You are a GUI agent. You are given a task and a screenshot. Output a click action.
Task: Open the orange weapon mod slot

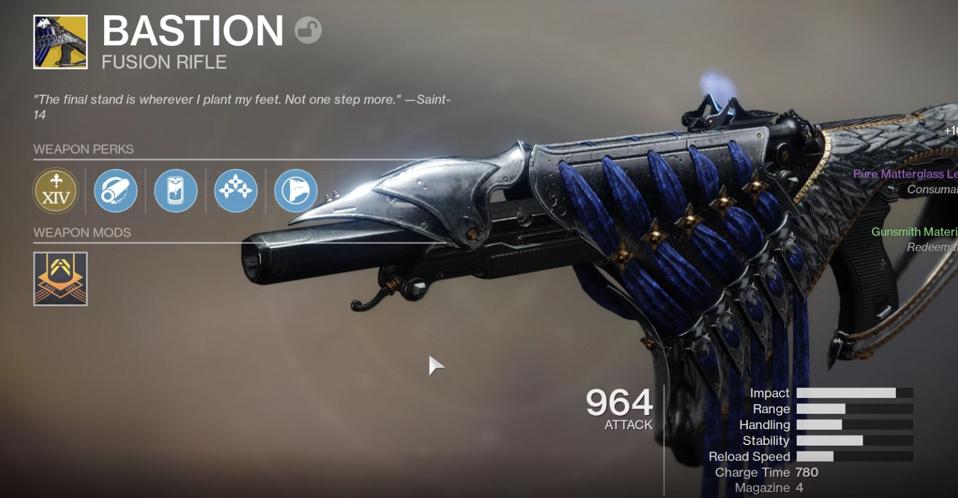pos(60,278)
